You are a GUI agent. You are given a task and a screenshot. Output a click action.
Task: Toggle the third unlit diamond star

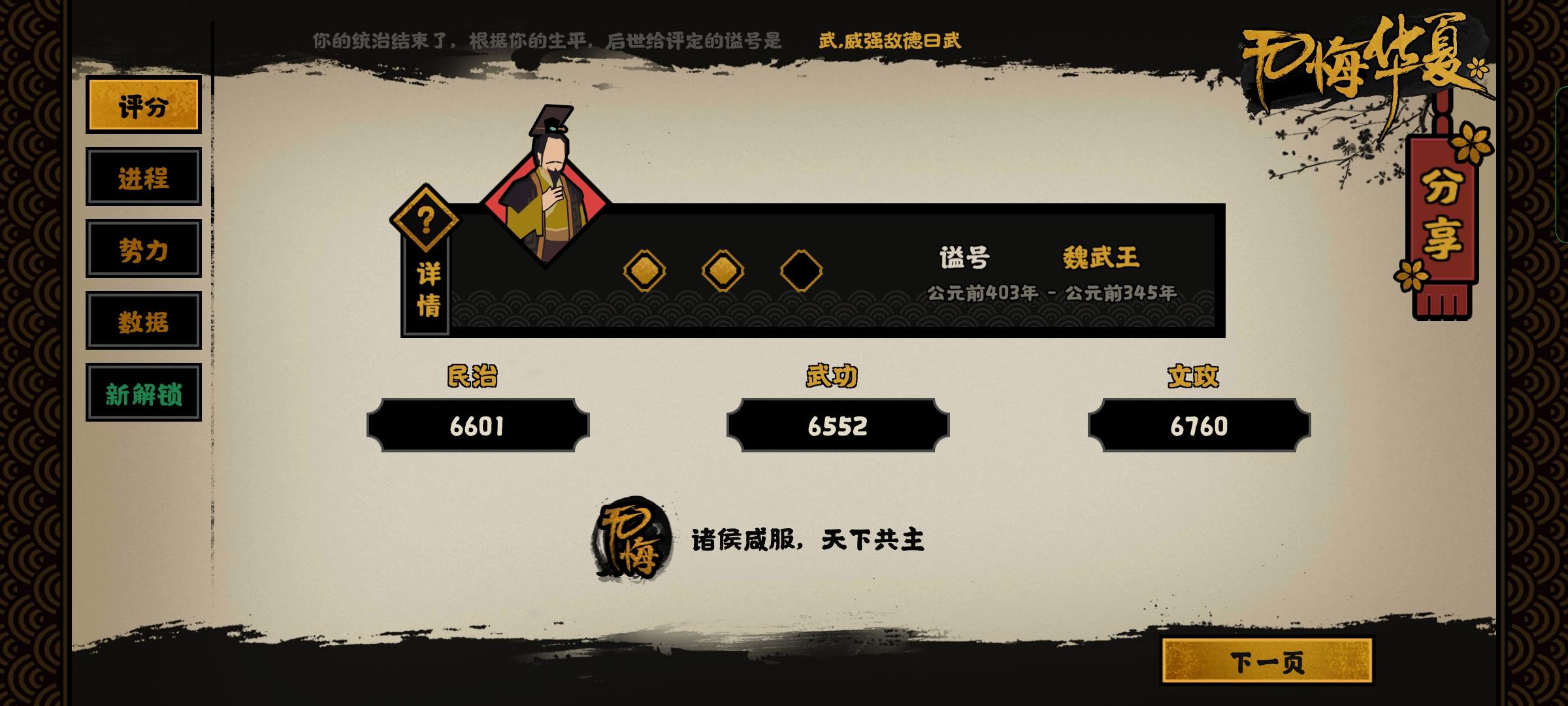point(801,270)
